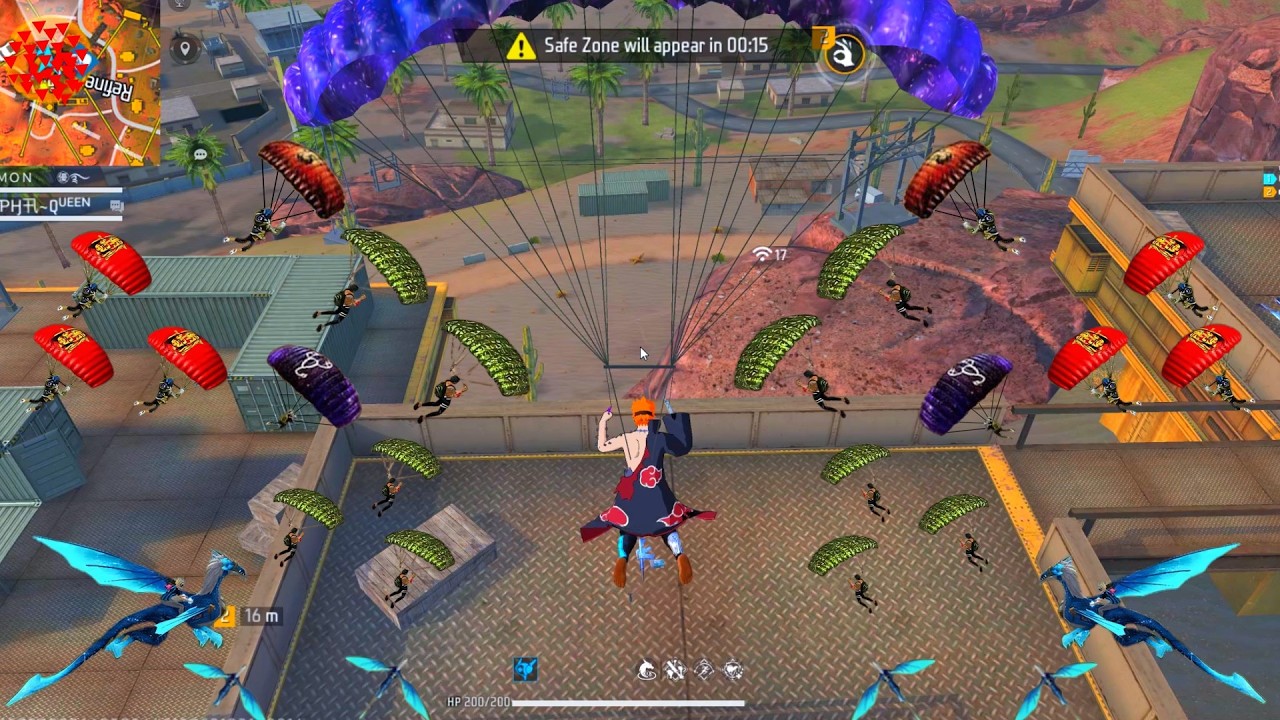
Task: Select the lightning bolt skill icon
Action: pos(704,670)
